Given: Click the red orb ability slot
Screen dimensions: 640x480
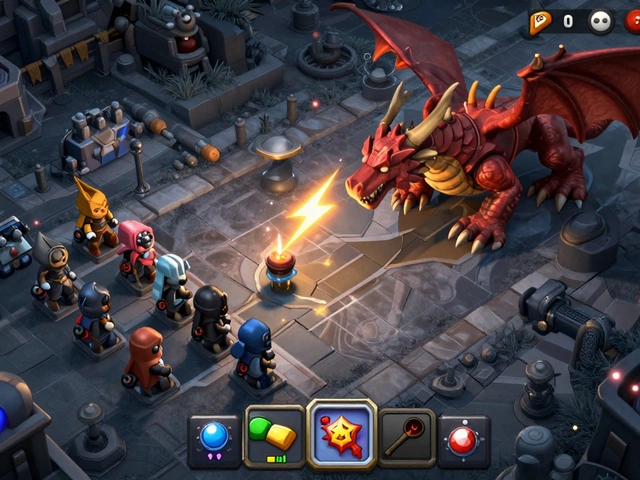Looking at the screenshot, I should coord(463,440).
